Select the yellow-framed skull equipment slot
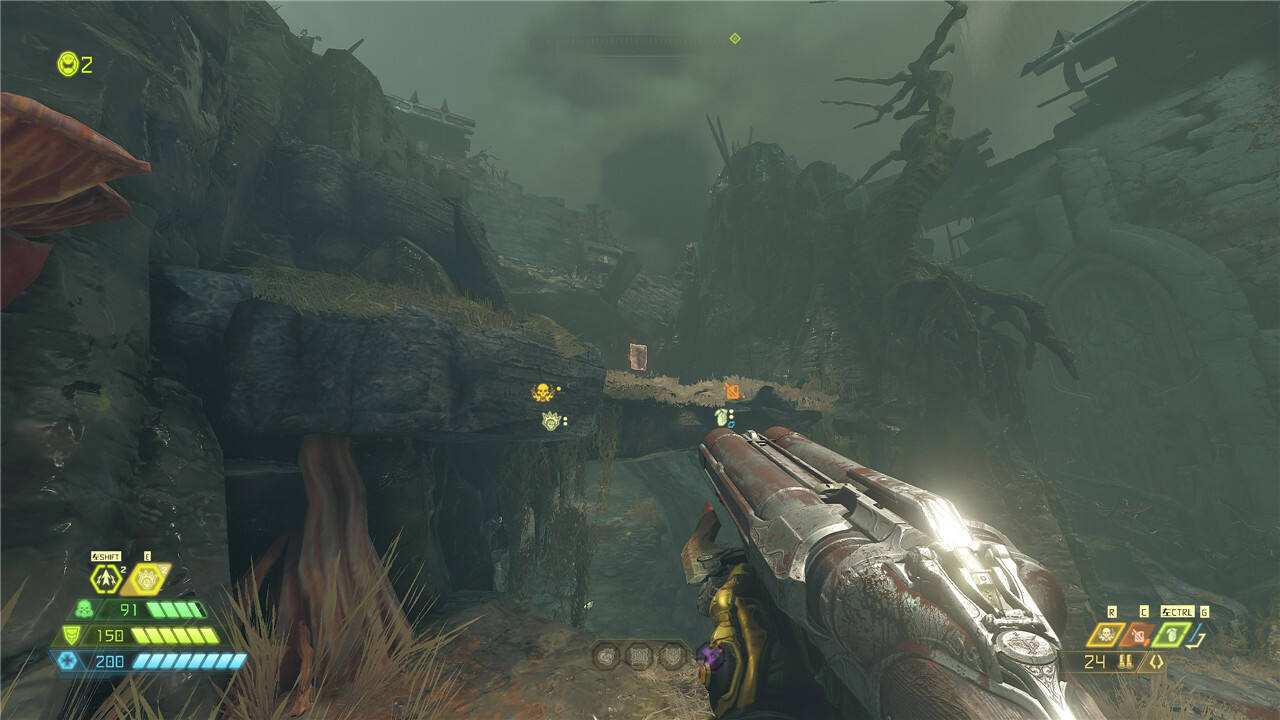Image resolution: width=1280 pixels, height=720 pixels. (1108, 634)
